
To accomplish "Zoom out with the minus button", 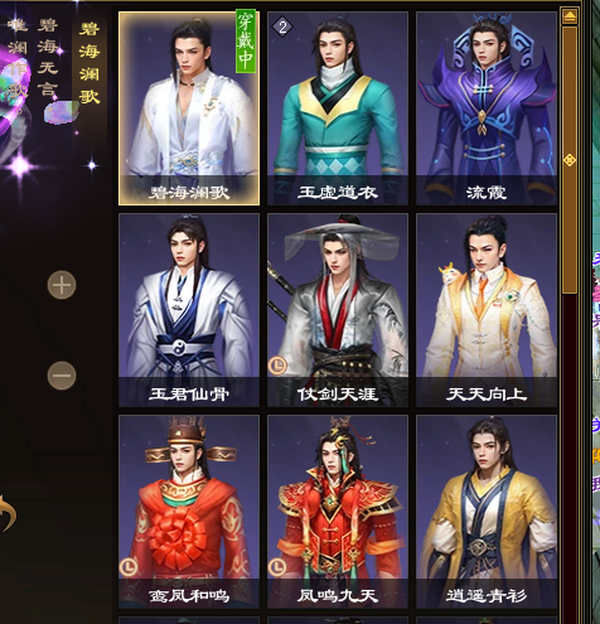I will coord(62,375).
